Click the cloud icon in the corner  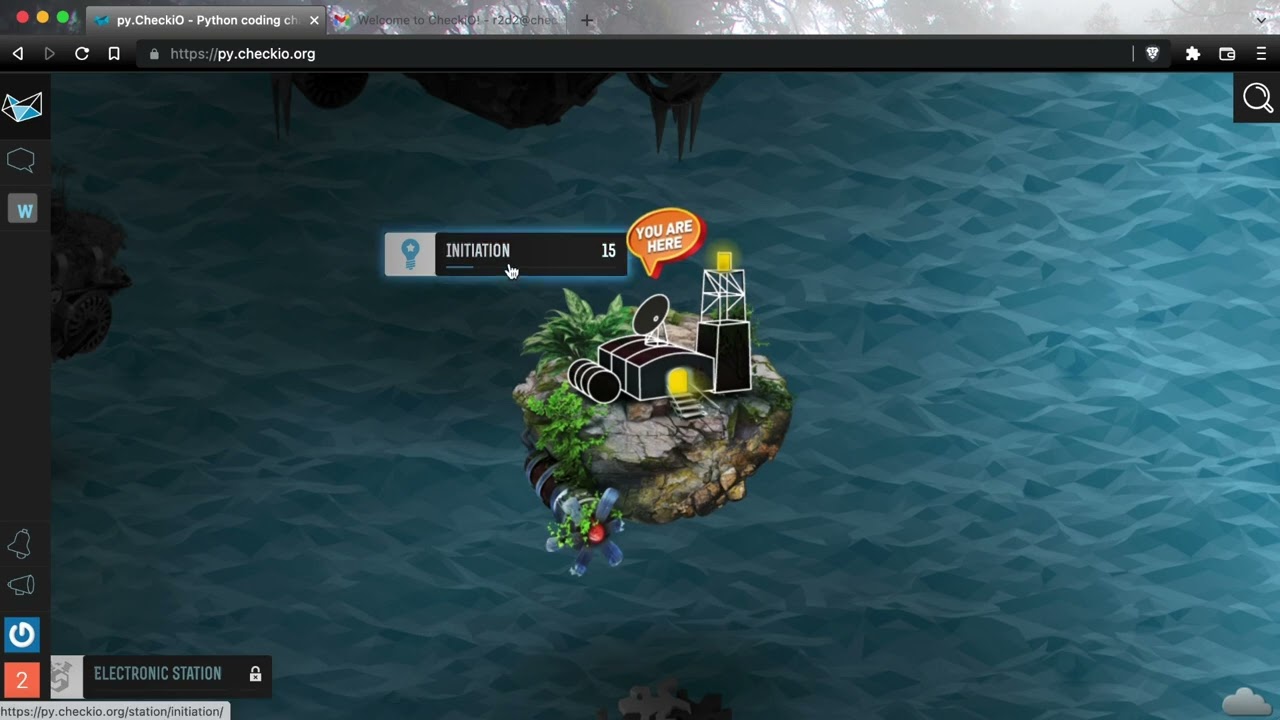pos(1246,701)
